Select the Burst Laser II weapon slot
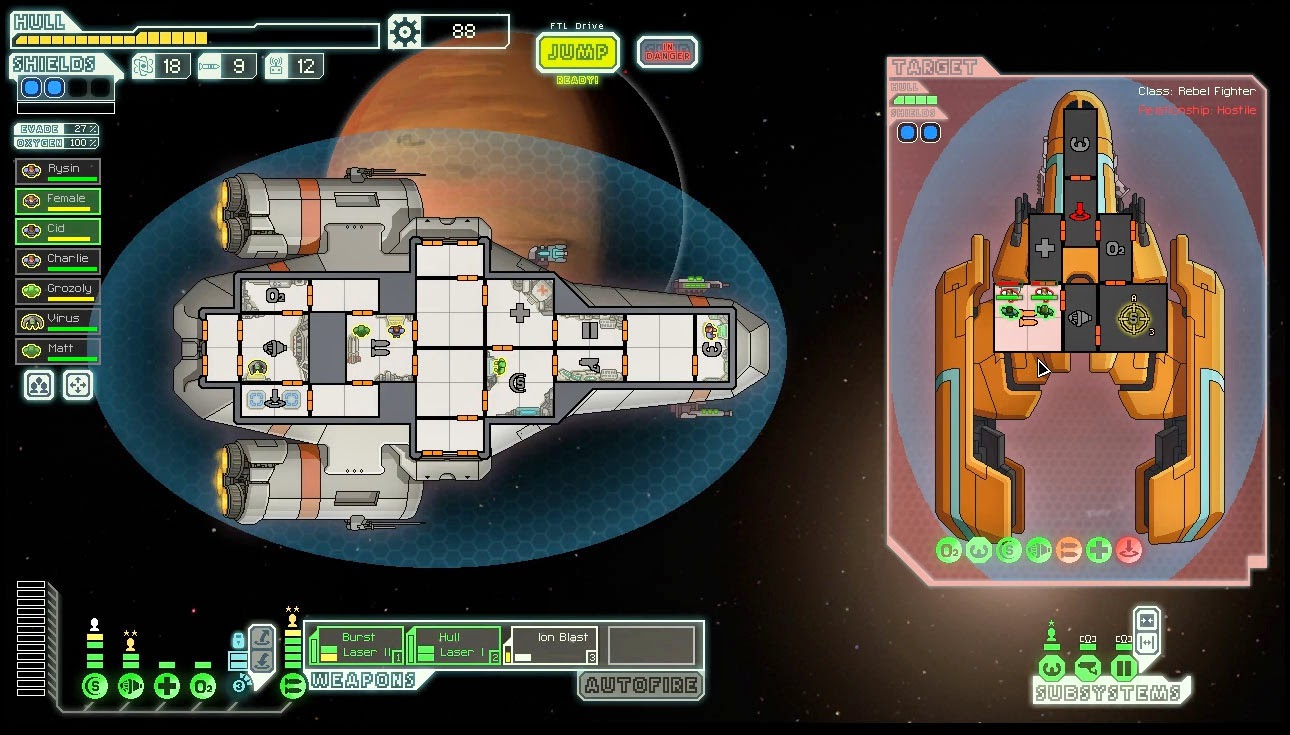This screenshot has height=735, width=1290. coord(358,645)
